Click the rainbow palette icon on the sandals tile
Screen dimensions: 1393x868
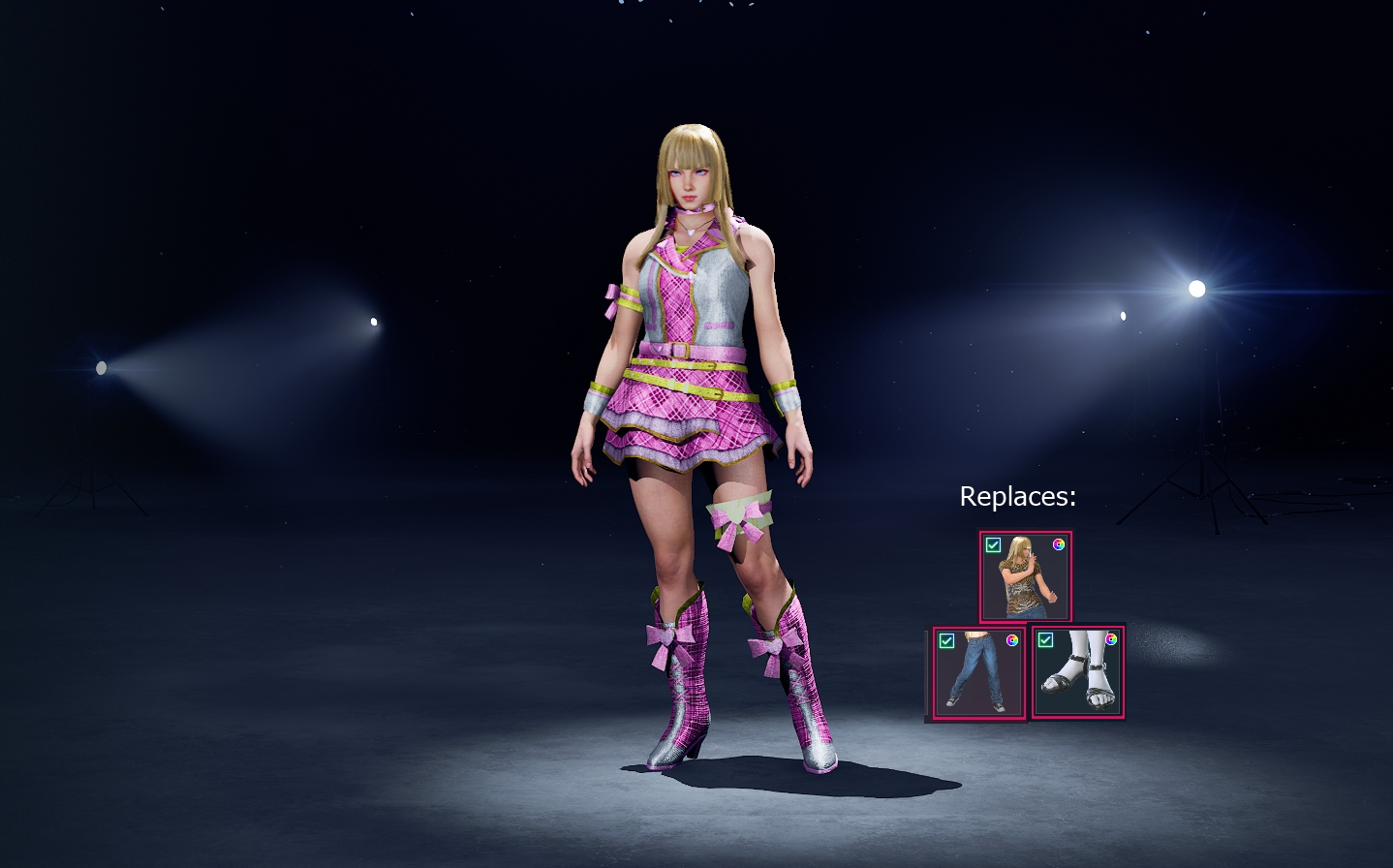1111,640
